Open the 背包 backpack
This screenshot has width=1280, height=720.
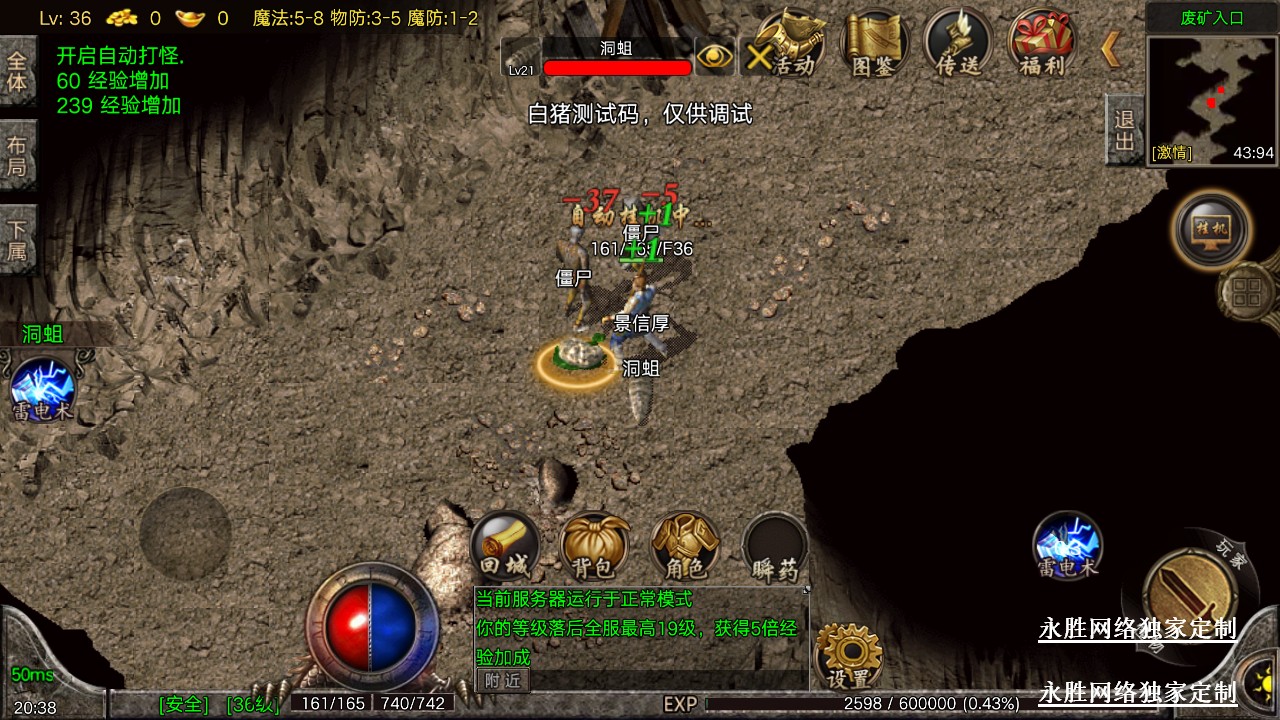coord(594,546)
